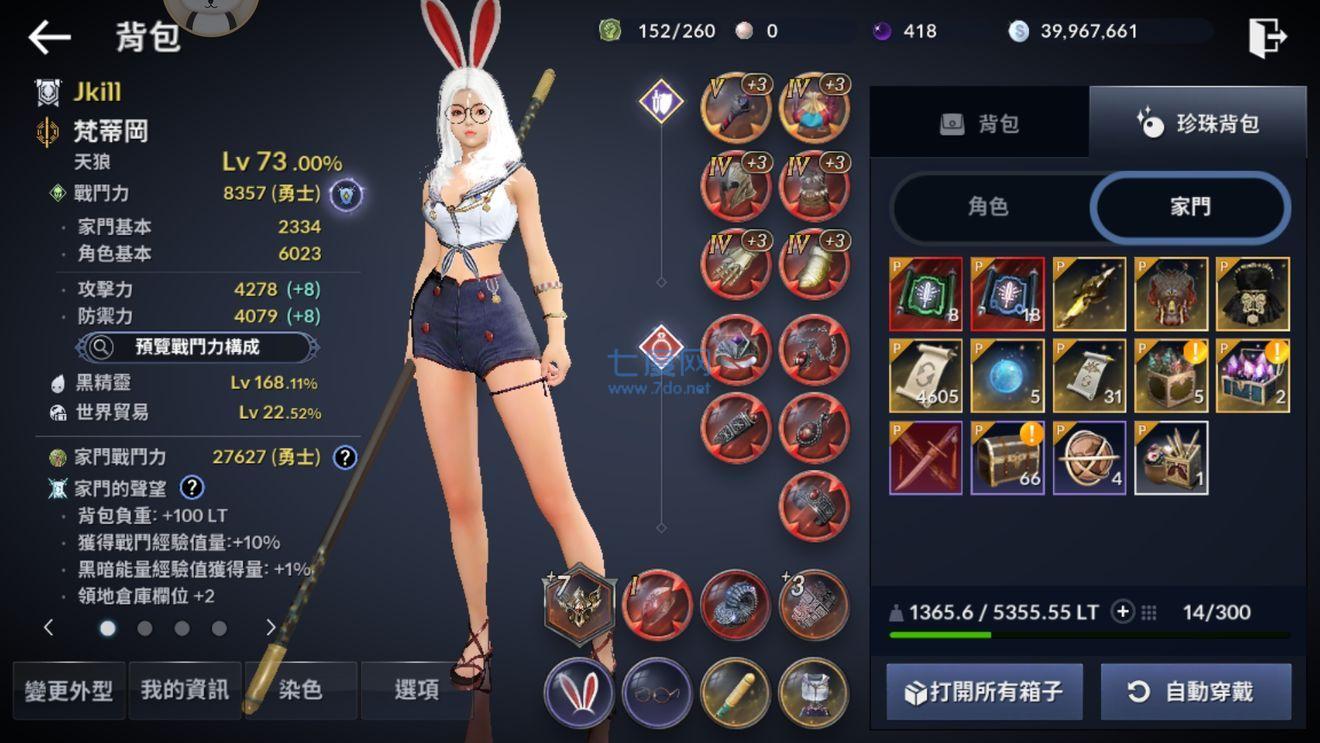Image resolution: width=1320 pixels, height=743 pixels.
Task: Open the treasure chest item showing 66
Action: (1008, 459)
